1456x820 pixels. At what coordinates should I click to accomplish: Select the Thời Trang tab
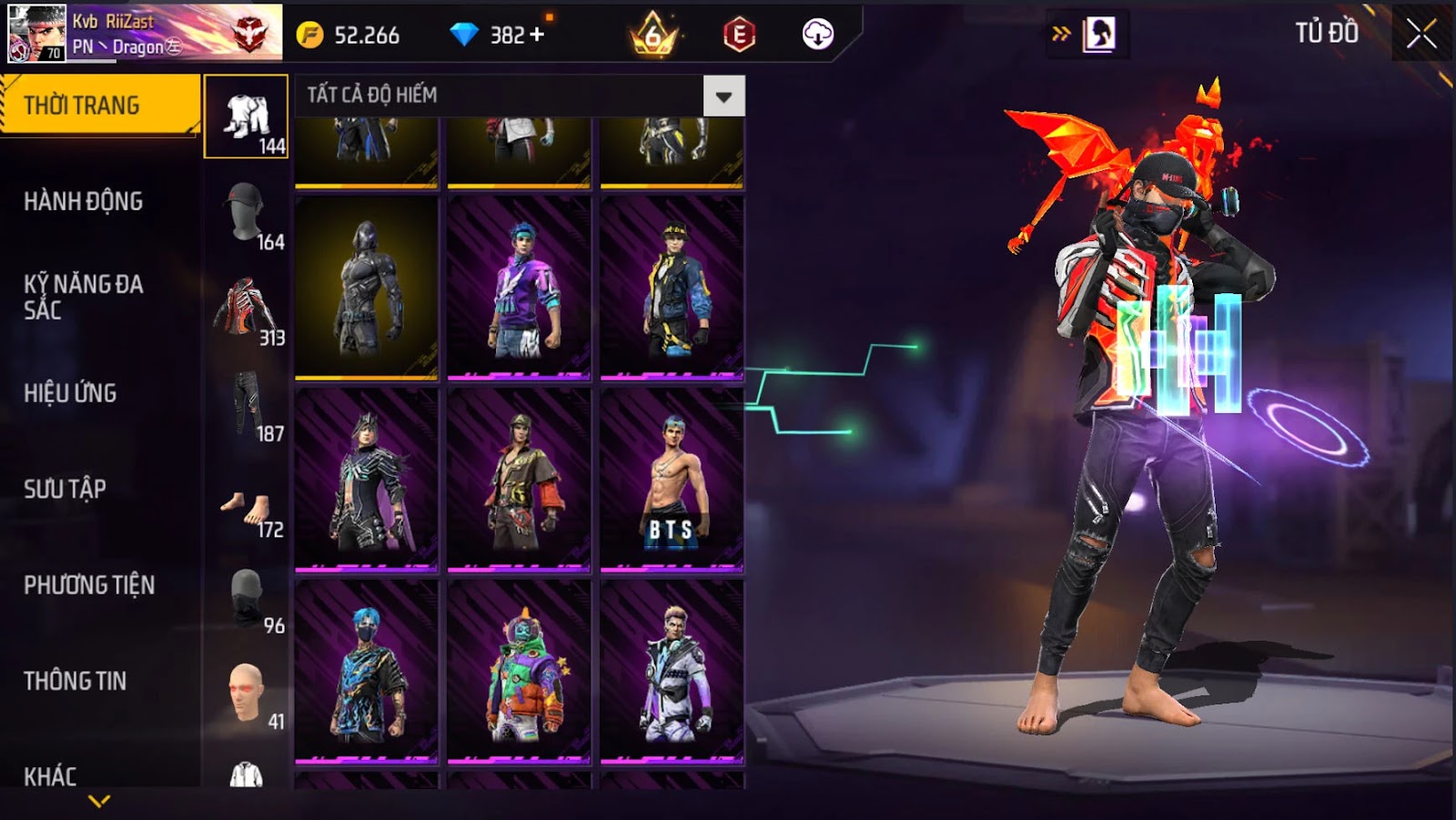[98, 106]
